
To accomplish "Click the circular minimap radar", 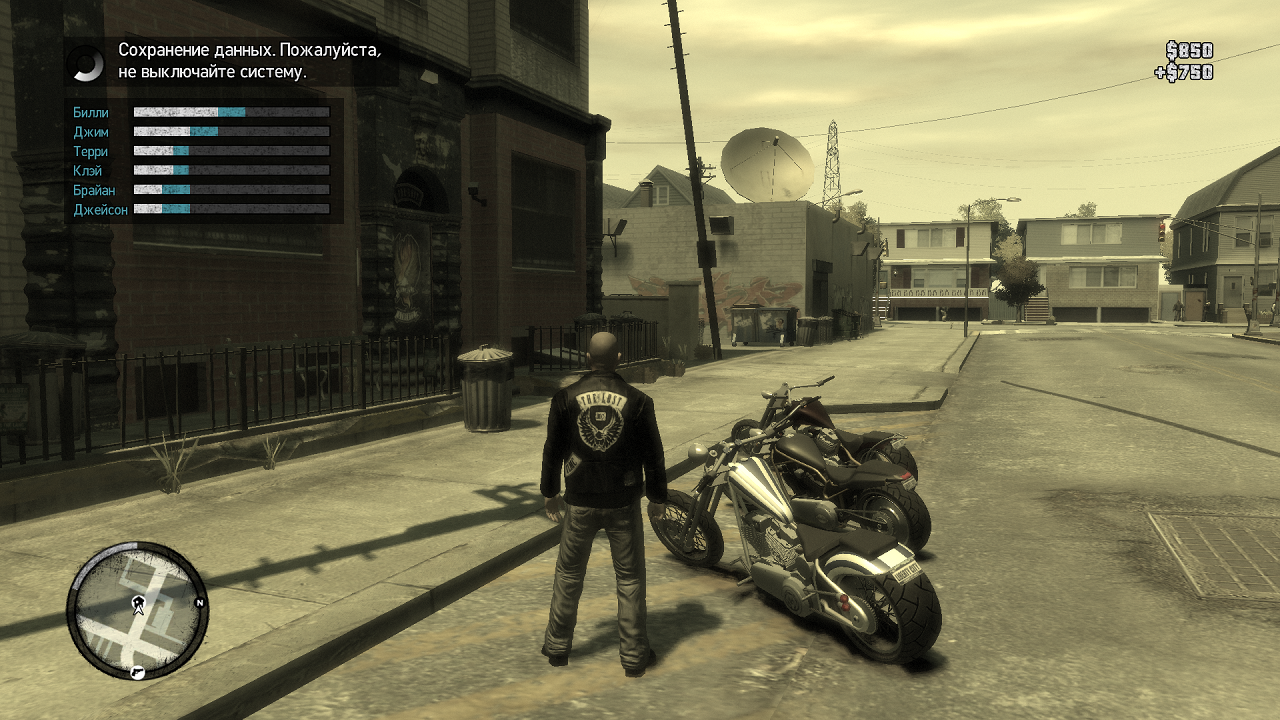I will pyautogui.click(x=137, y=610).
